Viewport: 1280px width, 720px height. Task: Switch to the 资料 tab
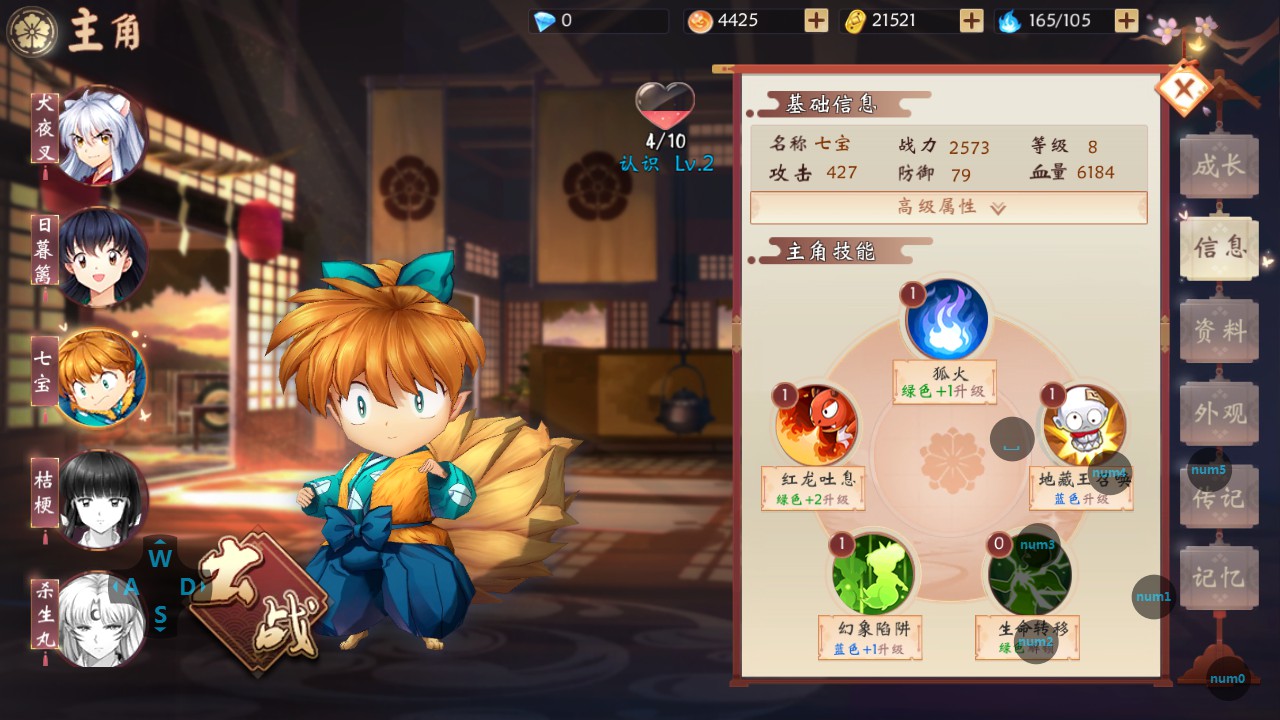click(x=1218, y=331)
